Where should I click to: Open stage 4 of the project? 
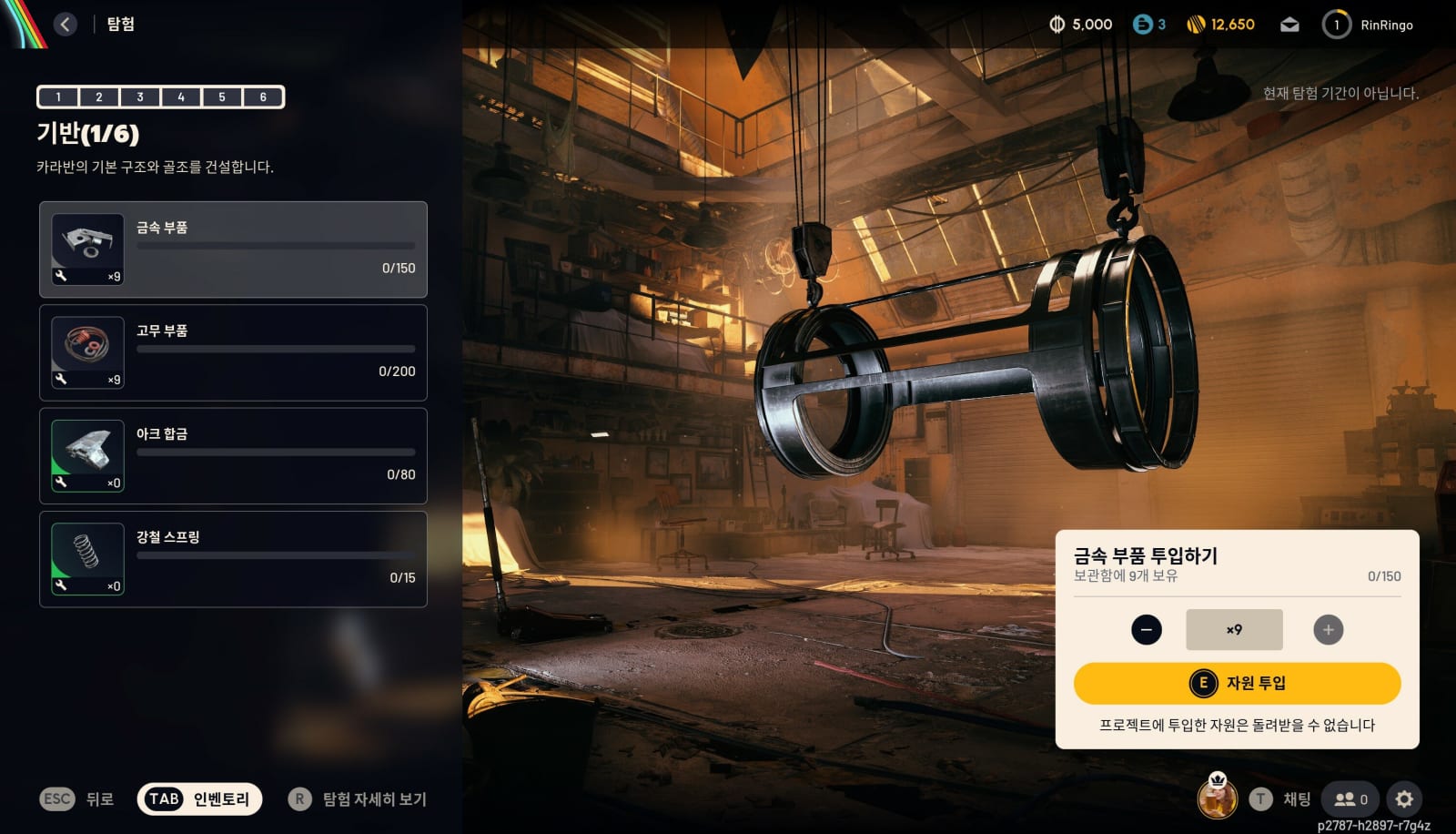(x=181, y=97)
